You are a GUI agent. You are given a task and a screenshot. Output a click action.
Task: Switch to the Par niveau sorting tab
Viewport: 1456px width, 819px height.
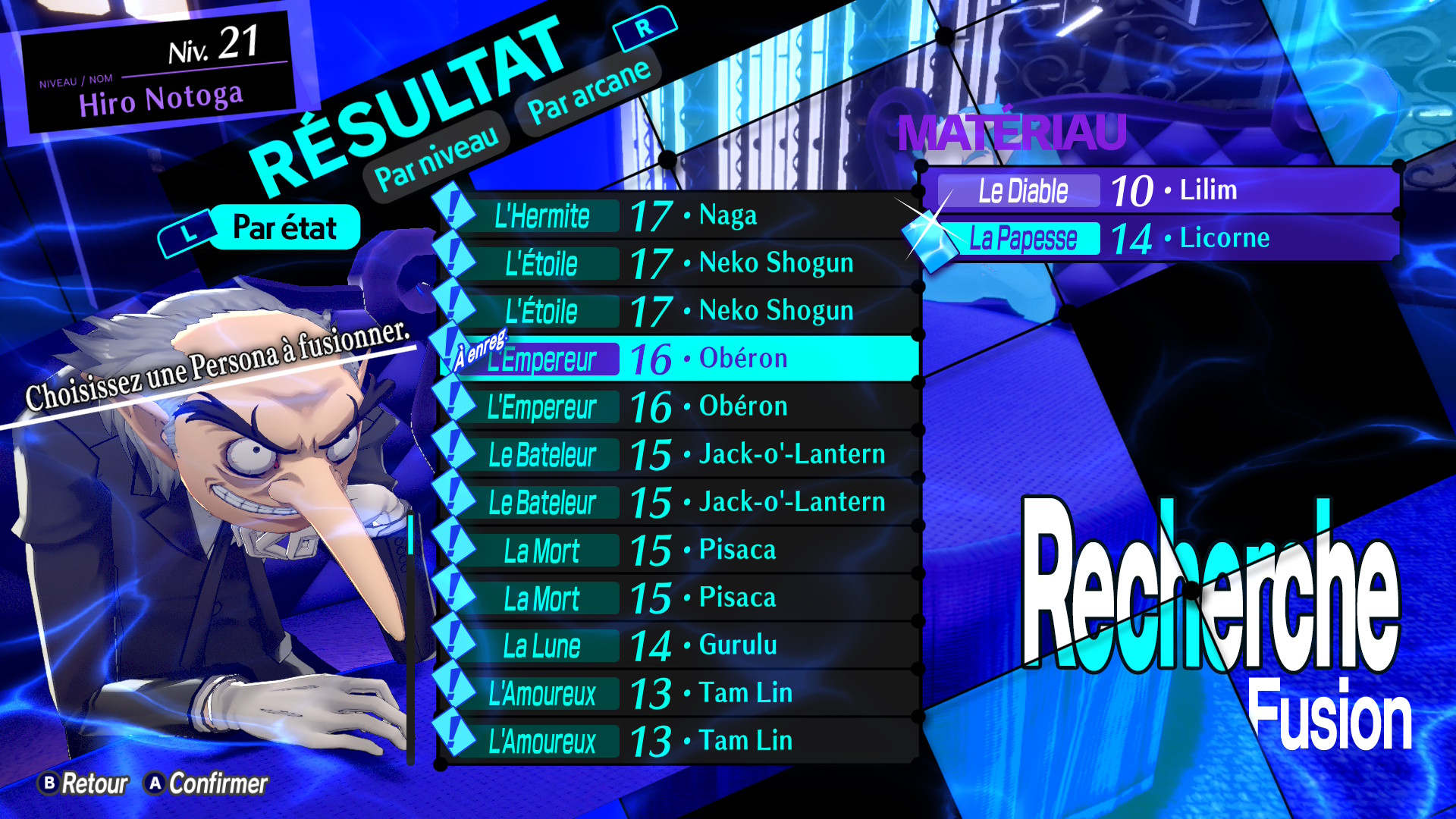coord(438,158)
